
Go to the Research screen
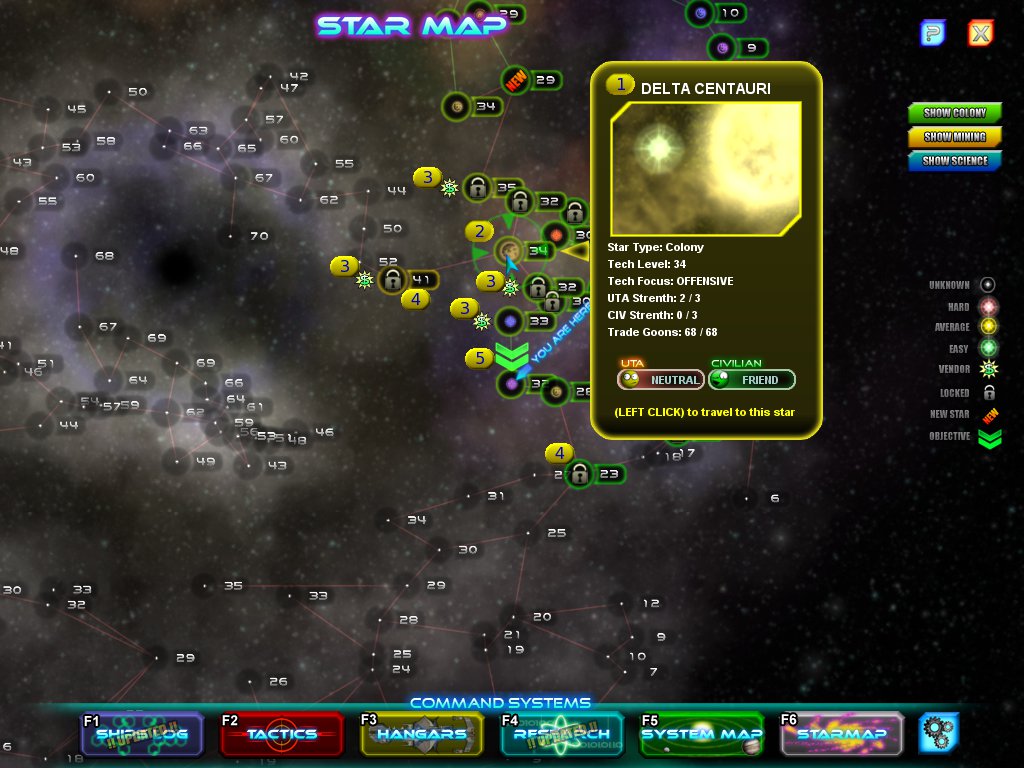(x=561, y=734)
